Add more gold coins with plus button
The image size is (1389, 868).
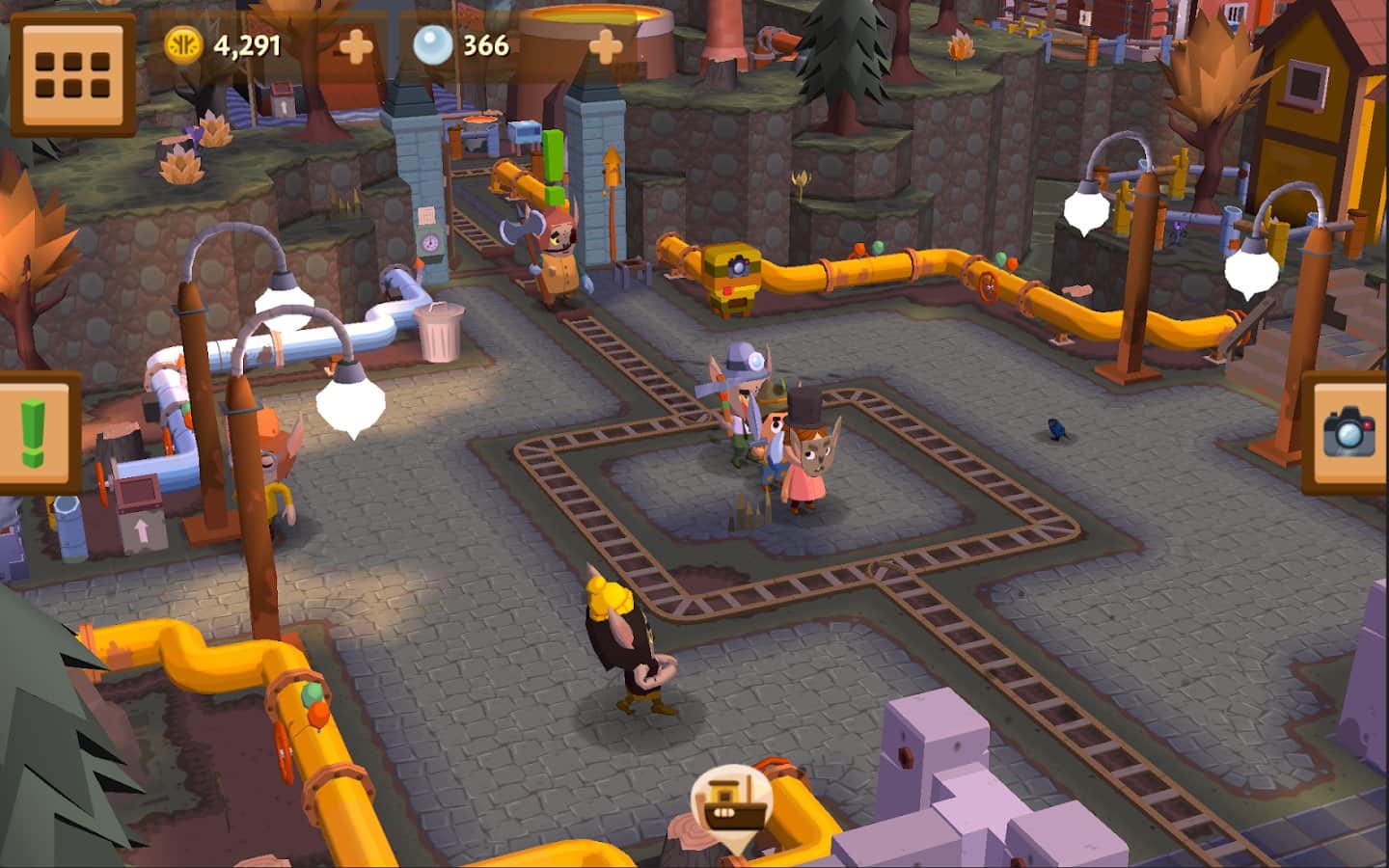[x=355, y=45]
